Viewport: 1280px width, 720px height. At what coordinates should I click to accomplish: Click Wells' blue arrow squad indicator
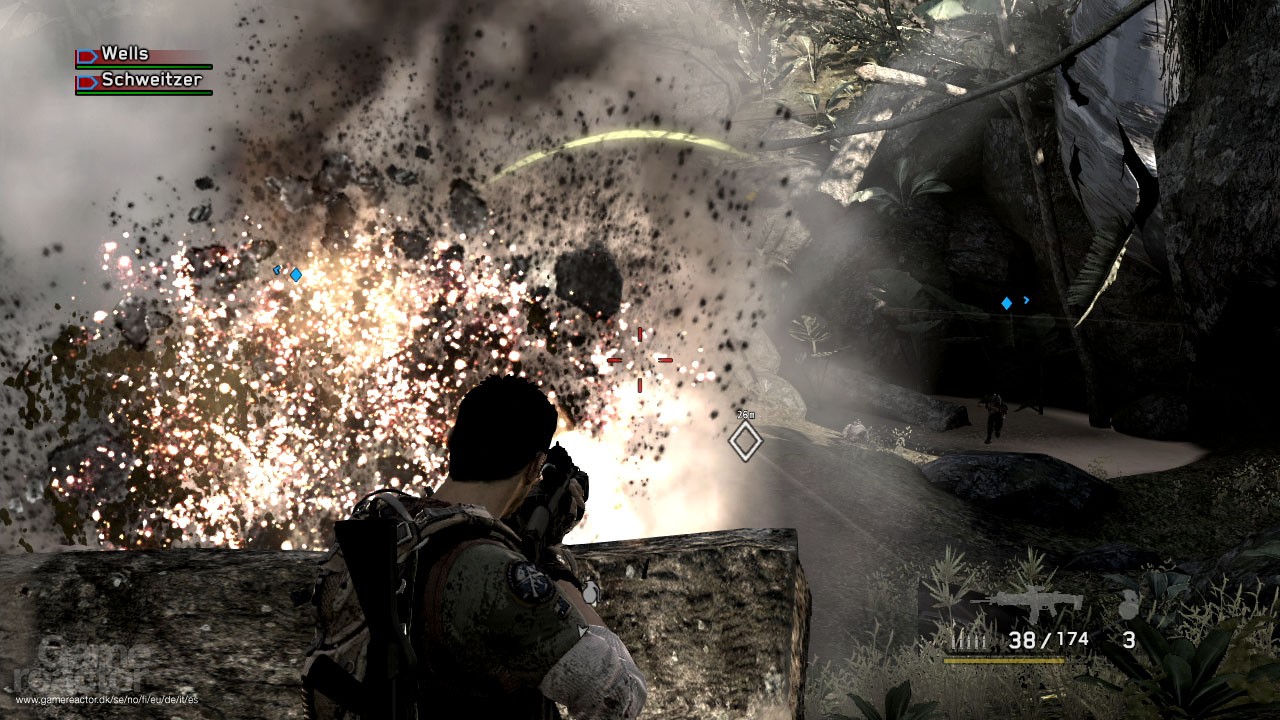pyautogui.click(x=87, y=55)
